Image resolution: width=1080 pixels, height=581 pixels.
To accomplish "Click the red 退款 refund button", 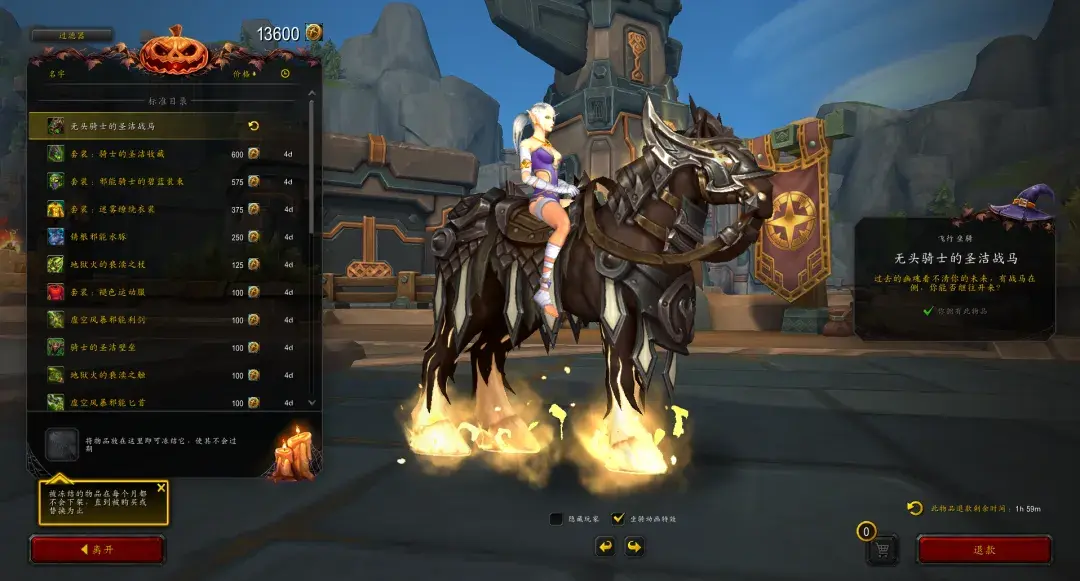I will pos(984,550).
